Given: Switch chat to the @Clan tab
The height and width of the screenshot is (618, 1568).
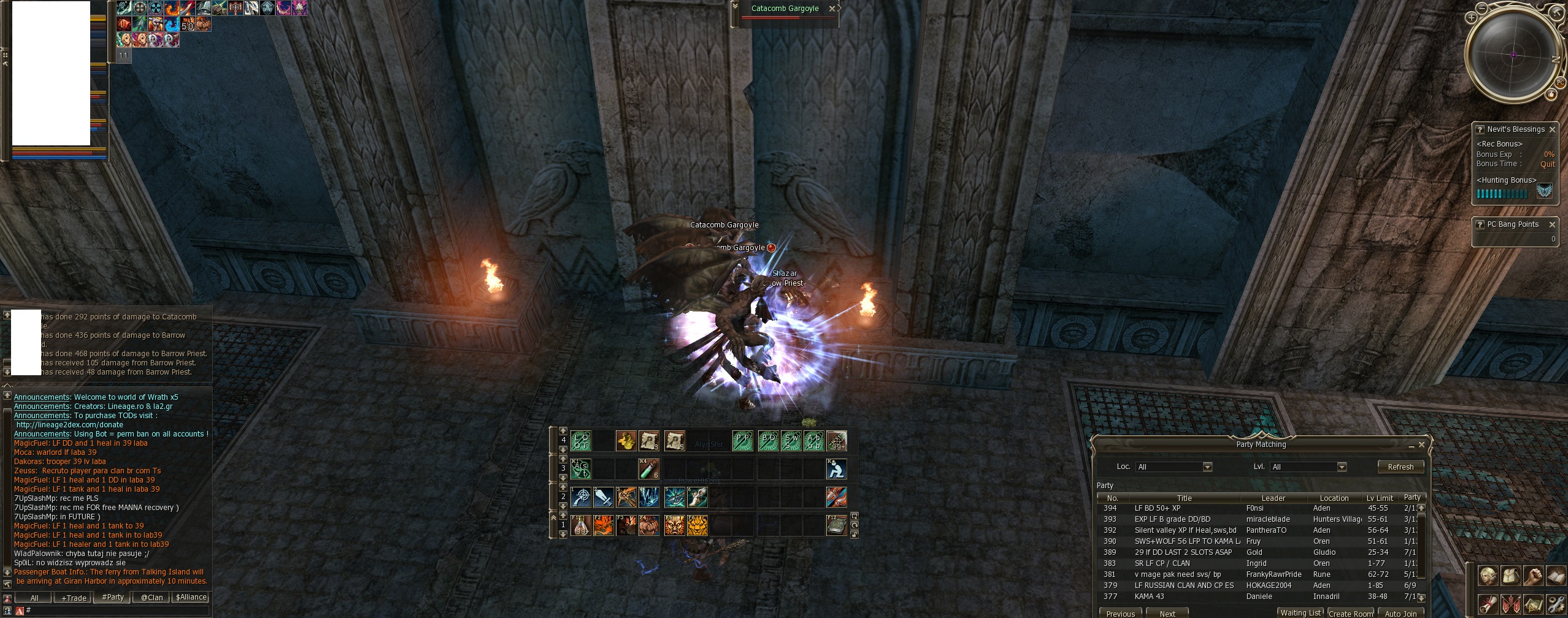Looking at the screenshot, I should 152,598.
